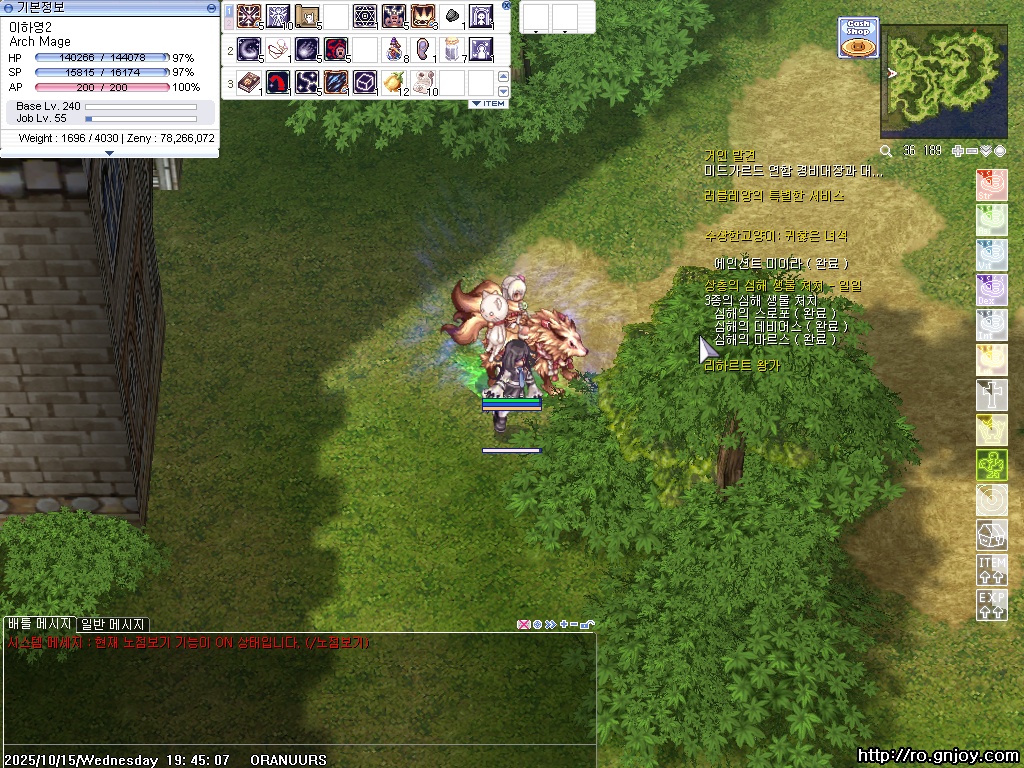Image resolution: width=1024 pixels, height=768 pixels.
Task: Collapse the basic info panel with the arrow
Action: point(109,153)
